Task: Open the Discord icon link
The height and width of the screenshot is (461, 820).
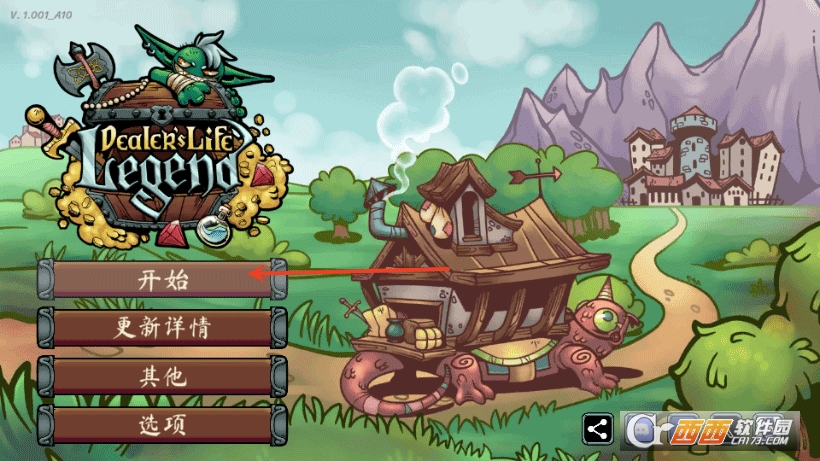Action: [641, 429]
